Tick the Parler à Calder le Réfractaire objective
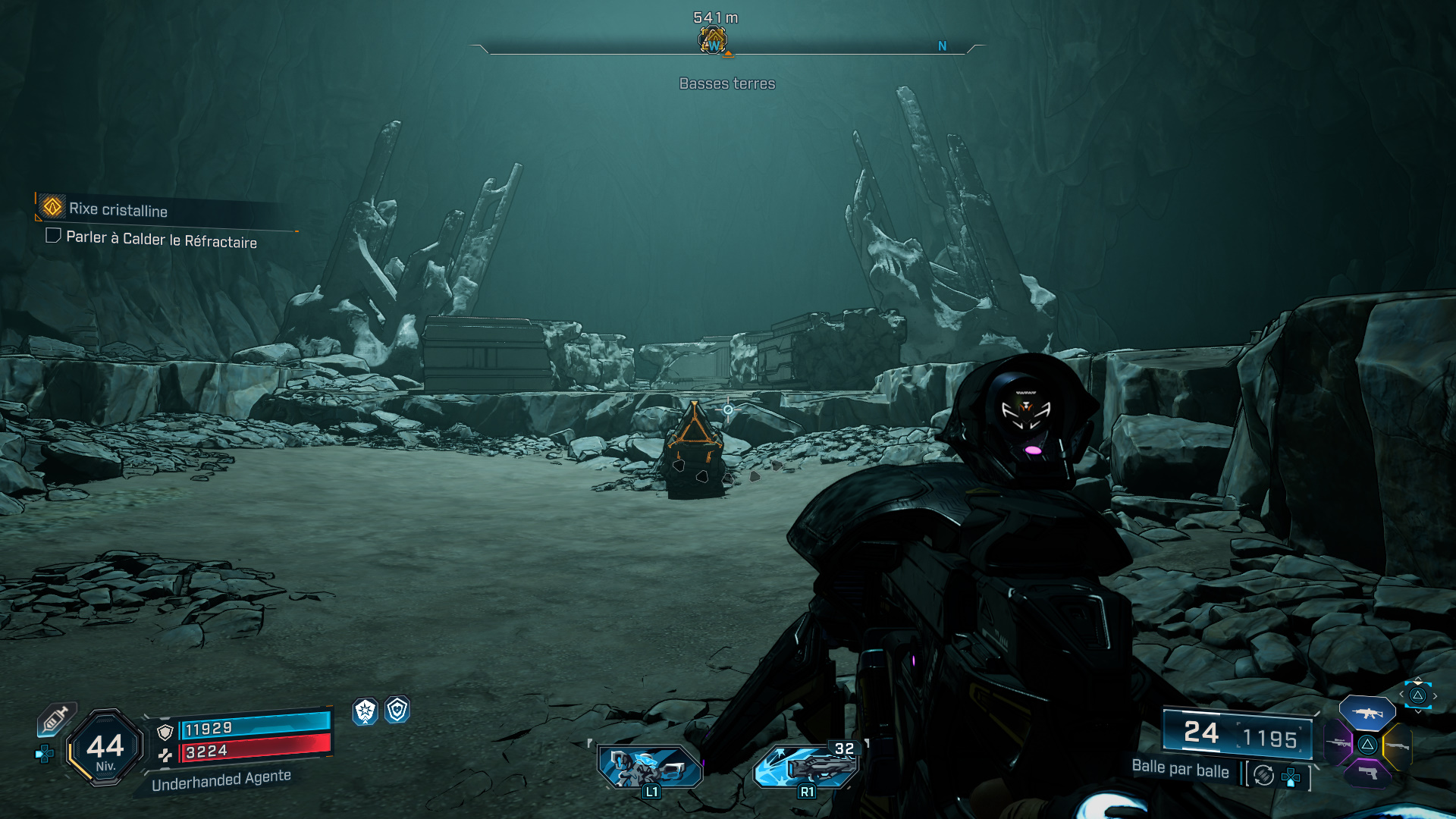 [x=53, y=236]
